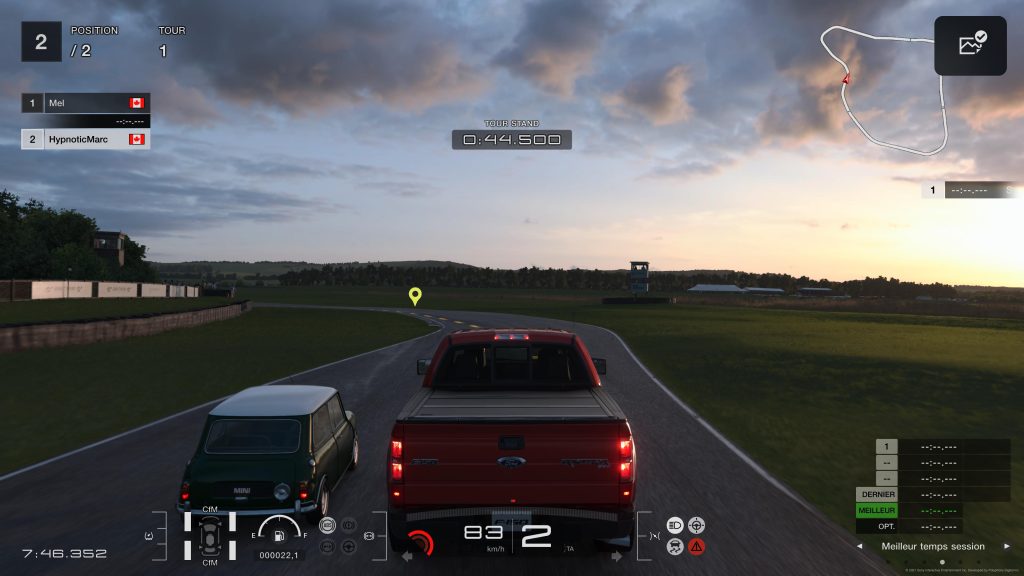The image size is (1024, 576).
Task: Click the tyre wear car diagram
Action: click(x=210, y=535)
